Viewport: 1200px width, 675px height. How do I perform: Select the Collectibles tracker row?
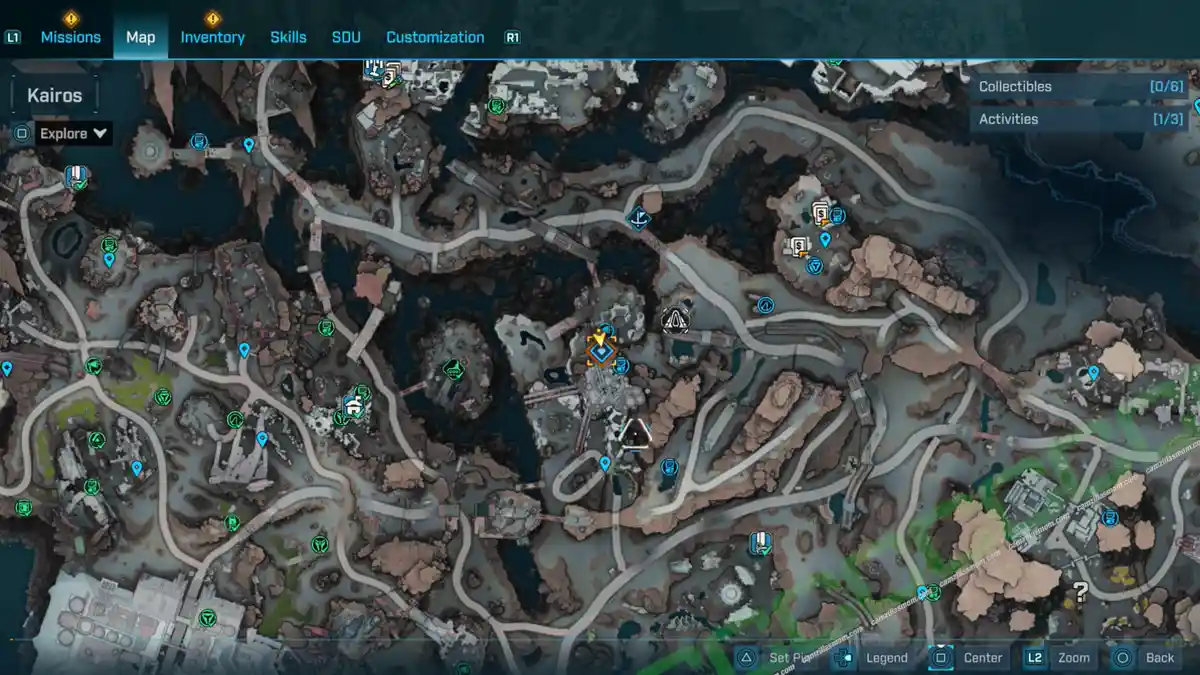1080,87
